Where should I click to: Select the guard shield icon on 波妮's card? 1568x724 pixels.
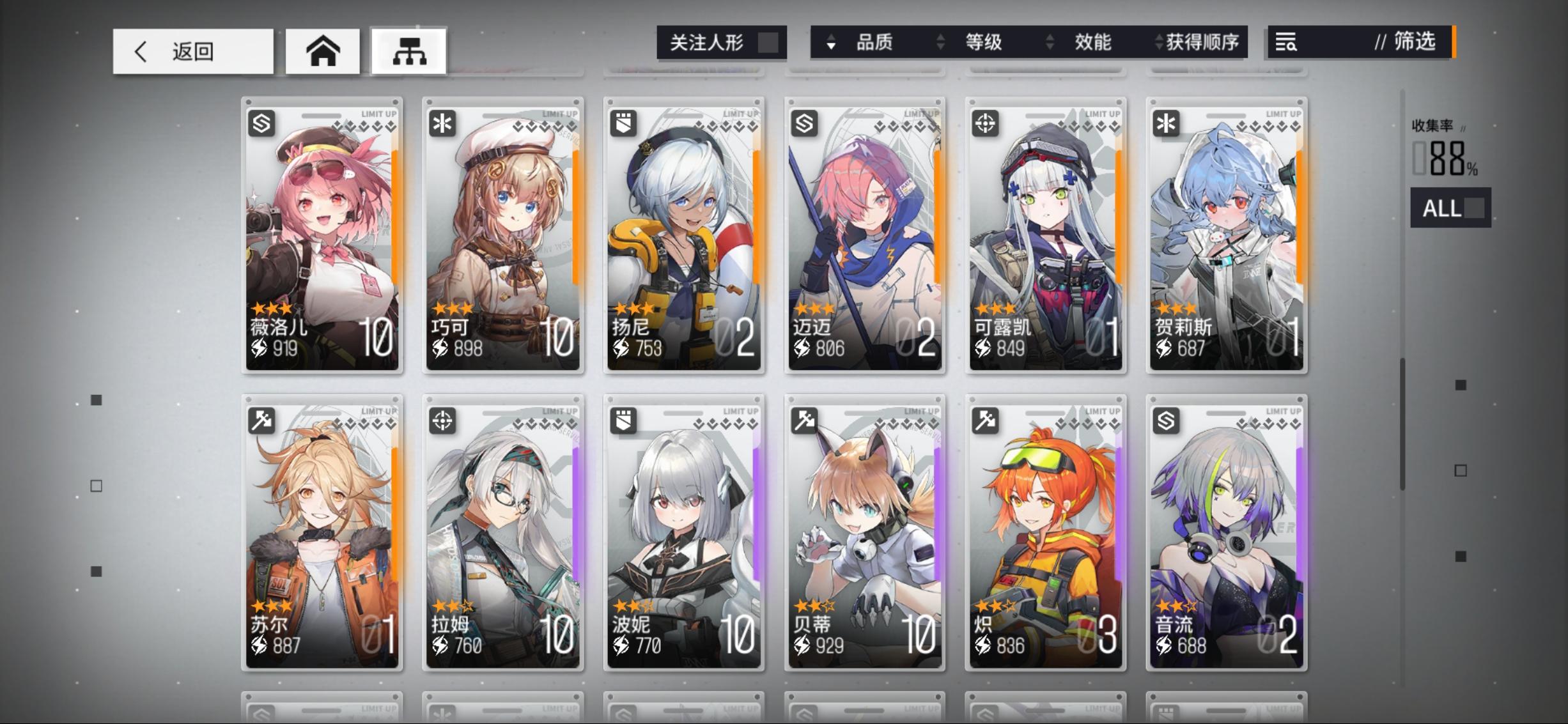[x=624, y=421]
